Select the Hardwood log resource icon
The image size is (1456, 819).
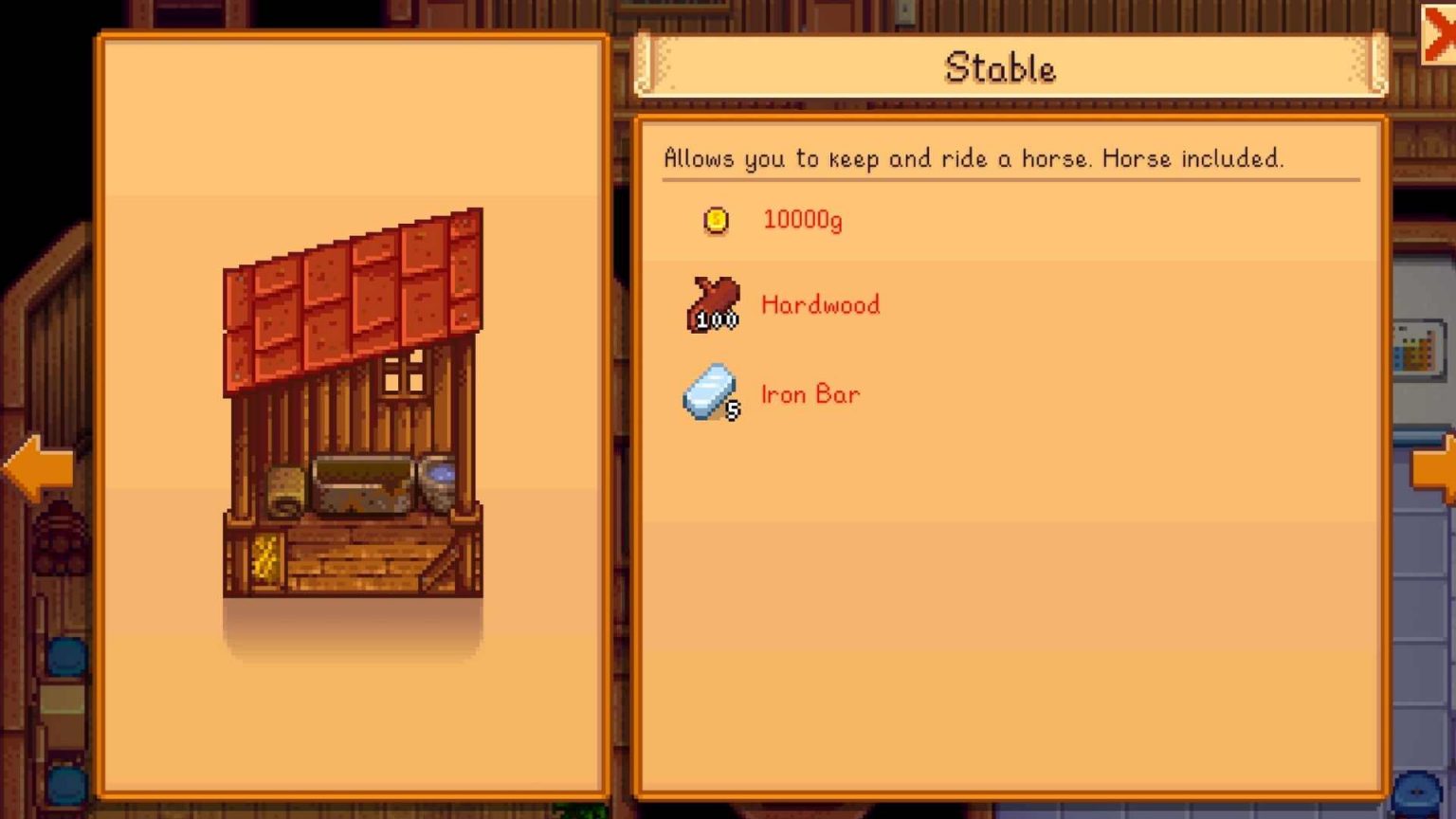(709, 301)
